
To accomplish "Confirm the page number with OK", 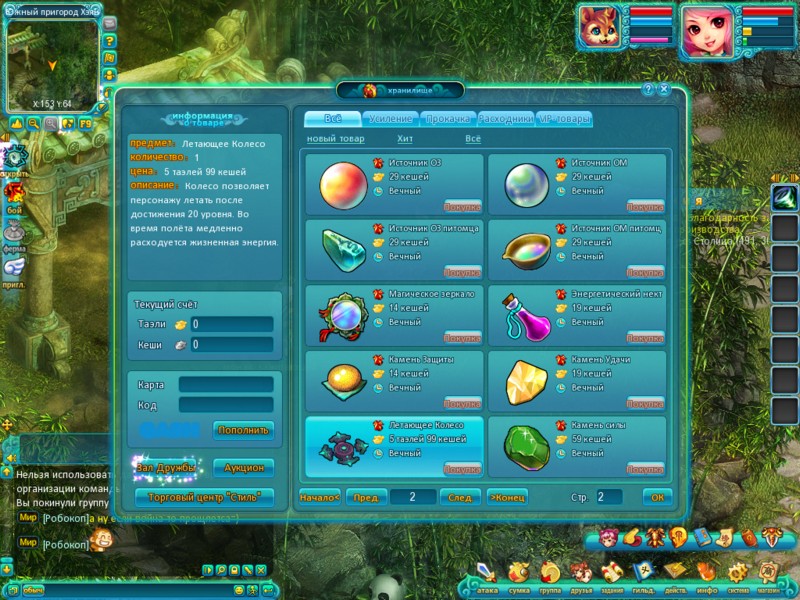I will coord(657,497).
